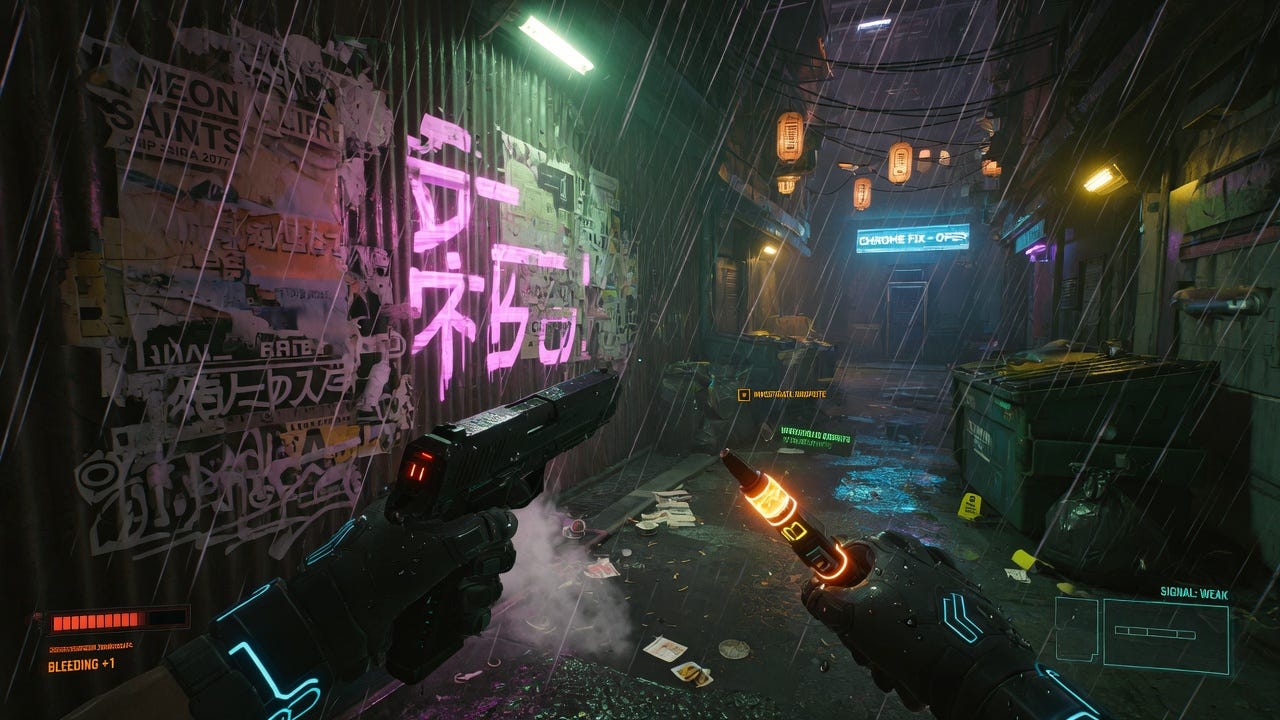Image resolution: width=1280 pixels, height=720 pixels.
Task: Select the INVESTIGATE objective marker text
Action: pos(792,394)
